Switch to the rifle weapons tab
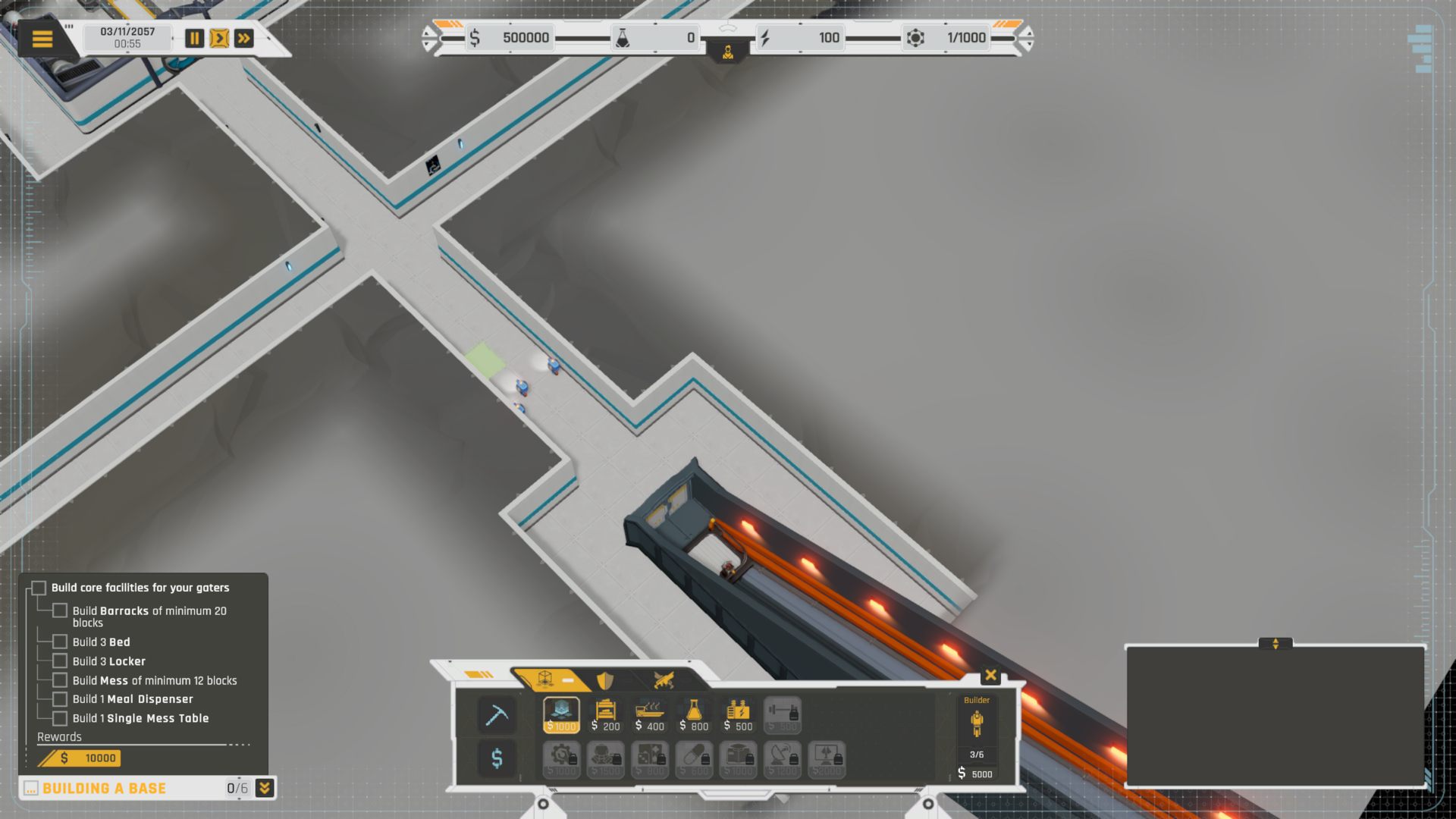 pyautogui.click(x=664, y=680)
